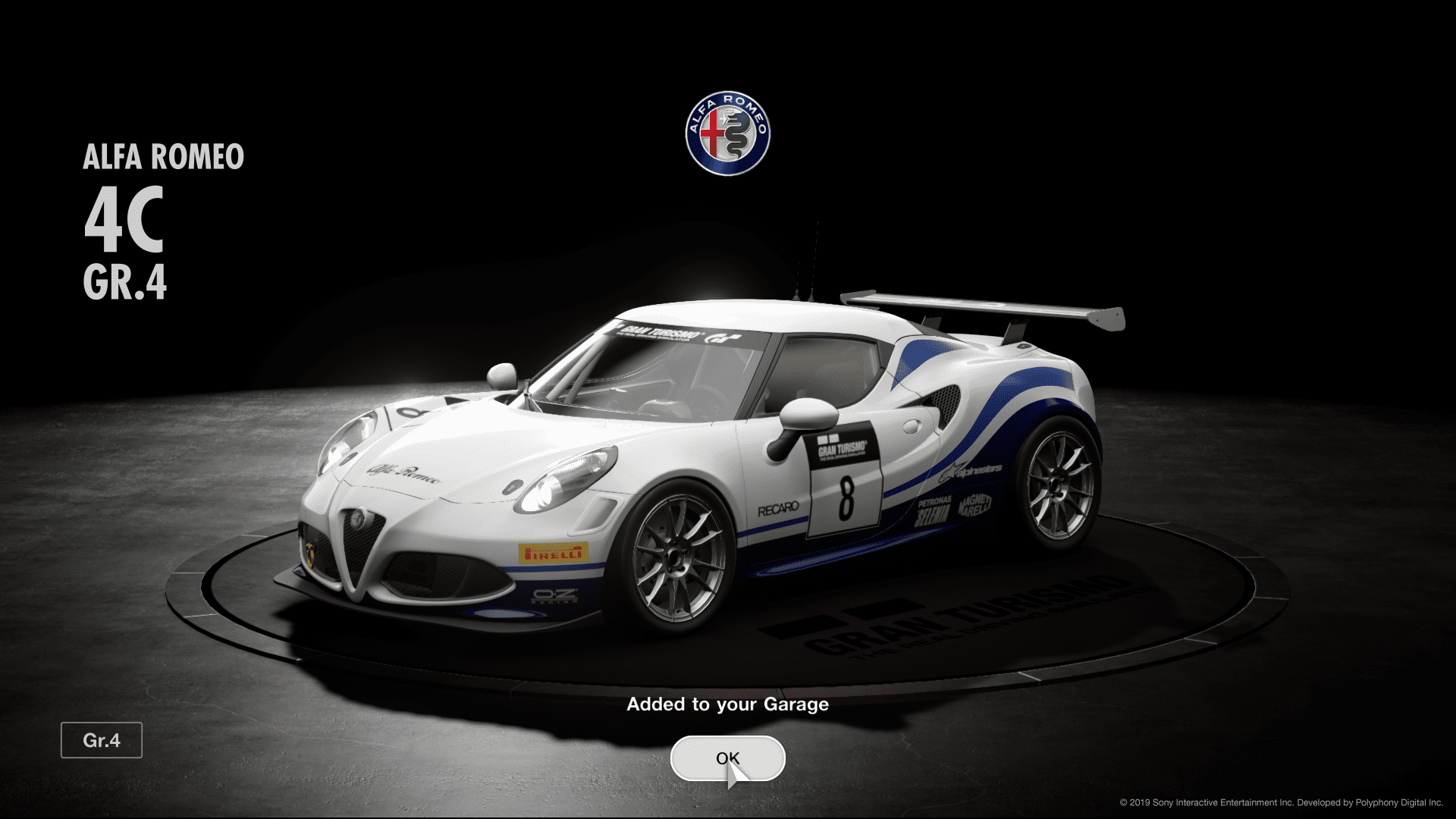Viewport: 1456px width, 819px height.
Task: Click the Gr.4 badge label
Action: (x=102, y=740)
